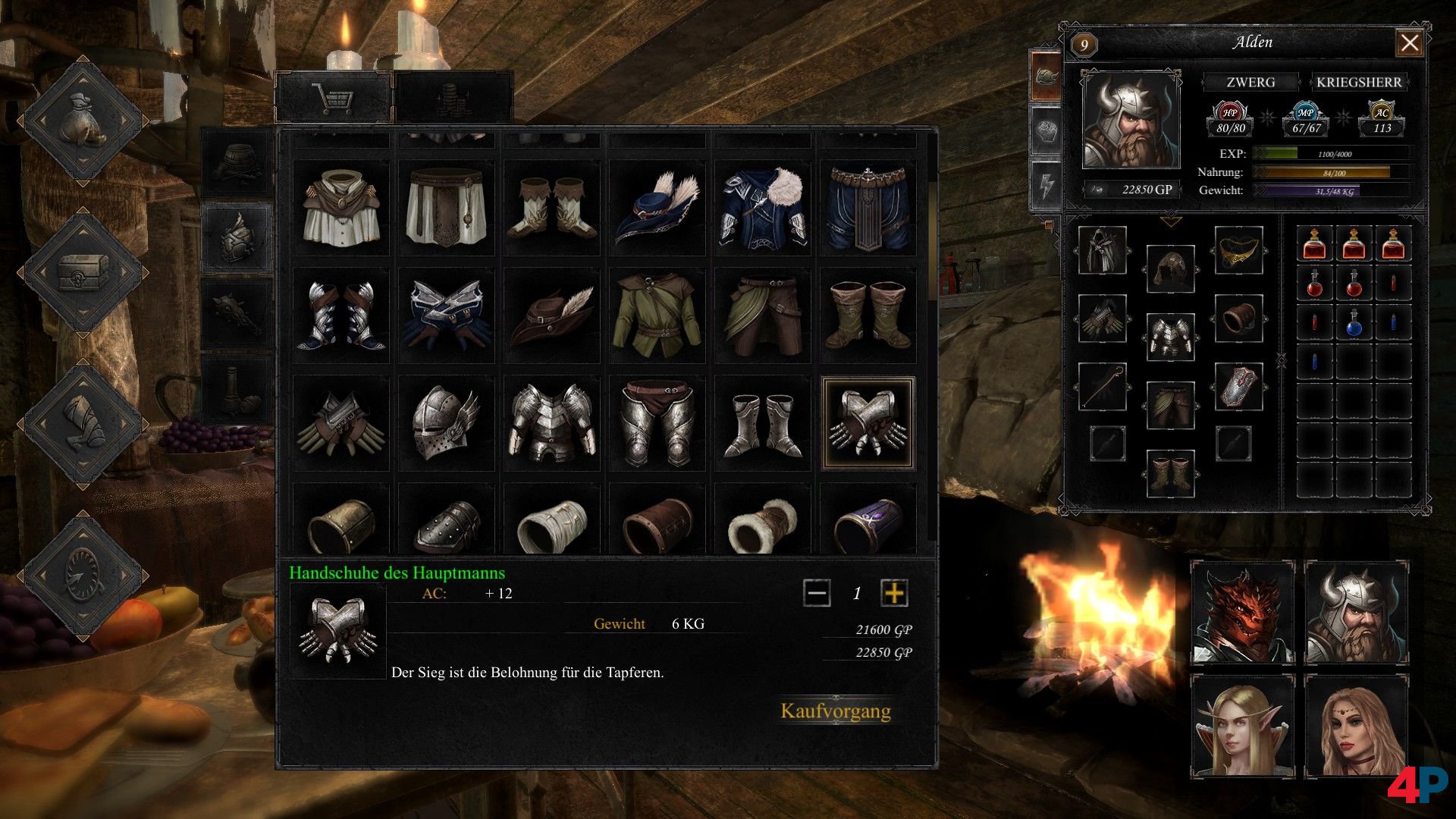The width and height of the screenshot is (1456, 819).
Task: Open the potions shop category
Action: 237,390
